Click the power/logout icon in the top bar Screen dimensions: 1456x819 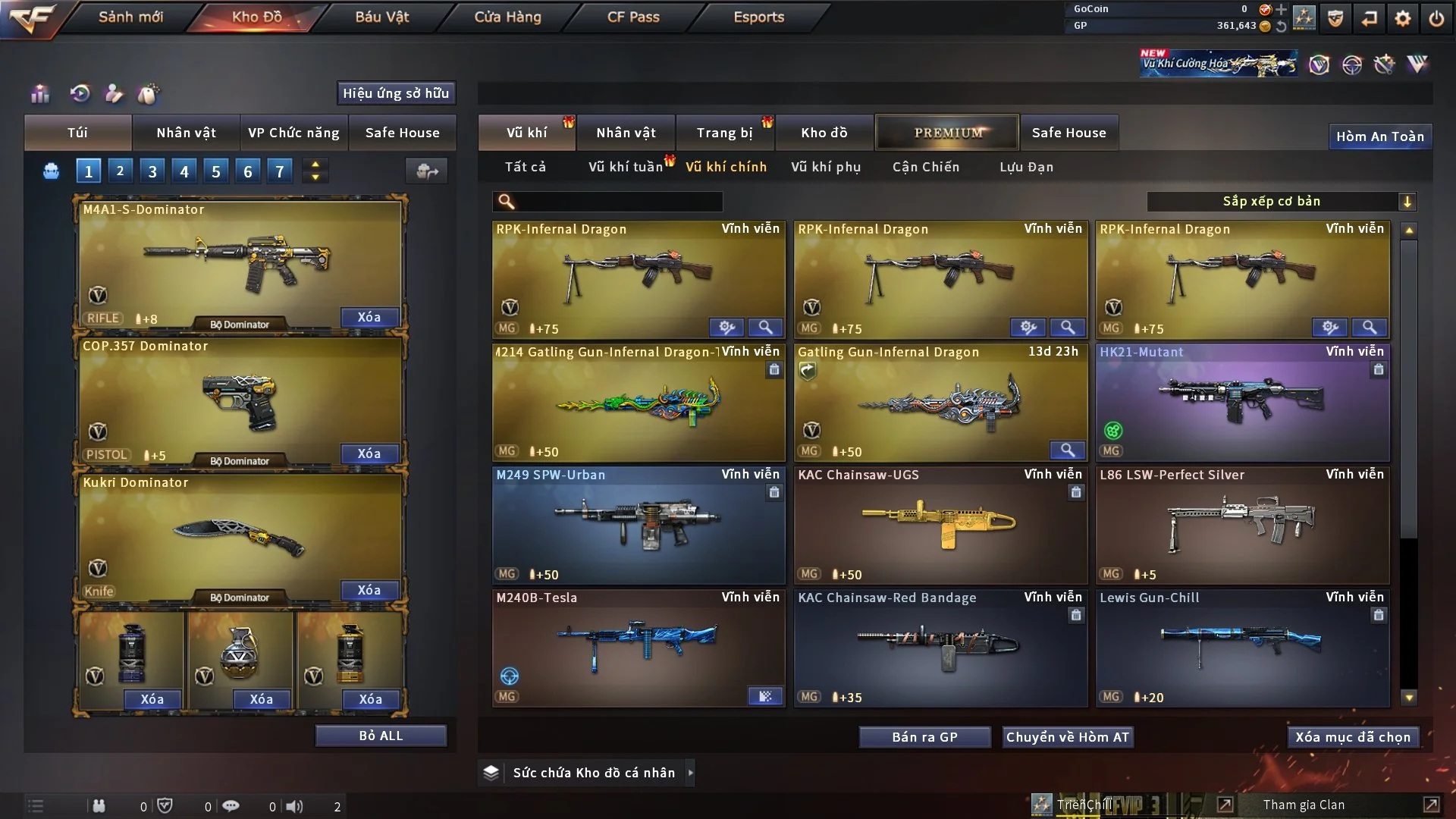[1438, 18]
